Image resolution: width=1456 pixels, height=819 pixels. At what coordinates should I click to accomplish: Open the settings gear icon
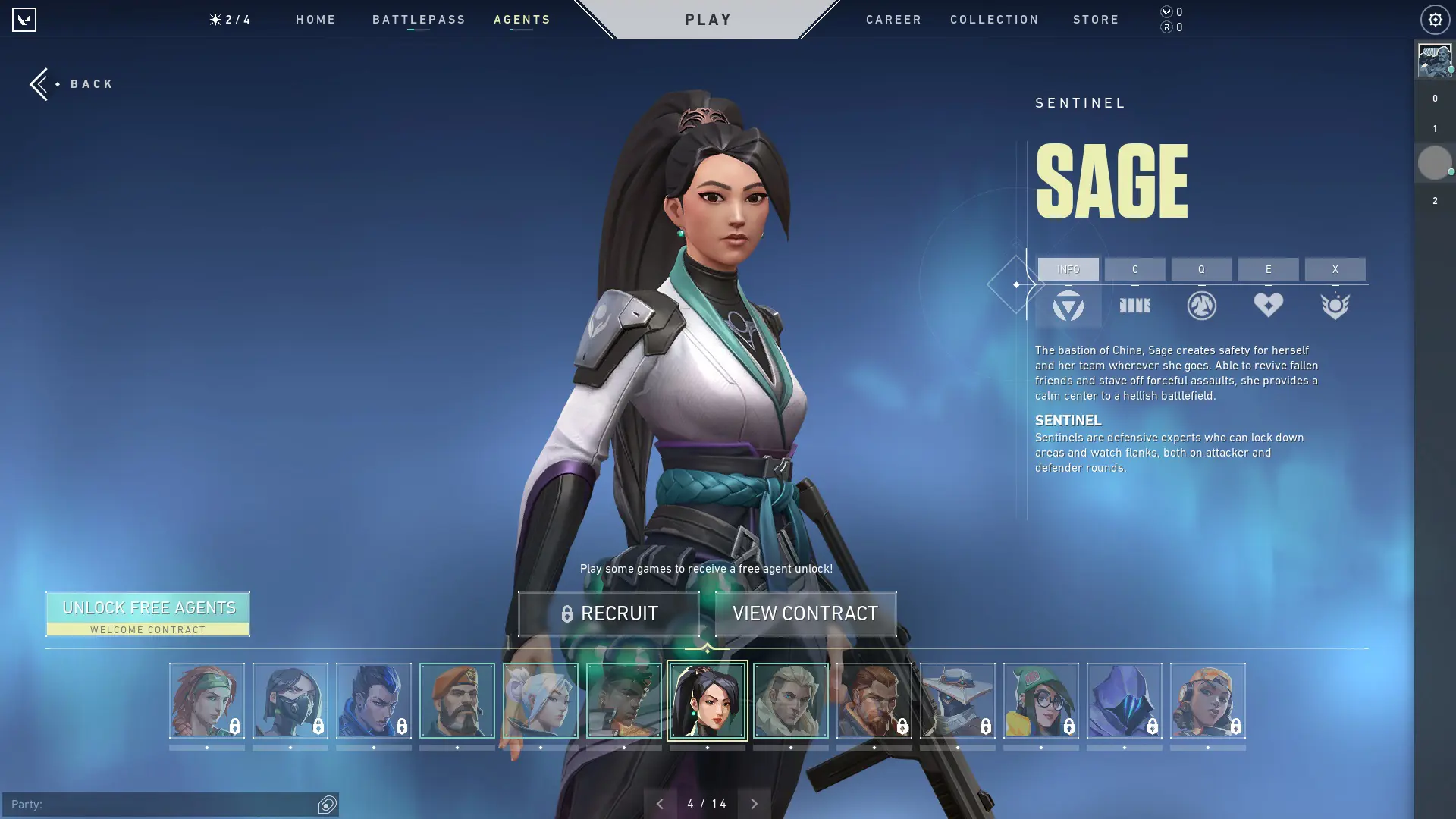click(1434, 20)
